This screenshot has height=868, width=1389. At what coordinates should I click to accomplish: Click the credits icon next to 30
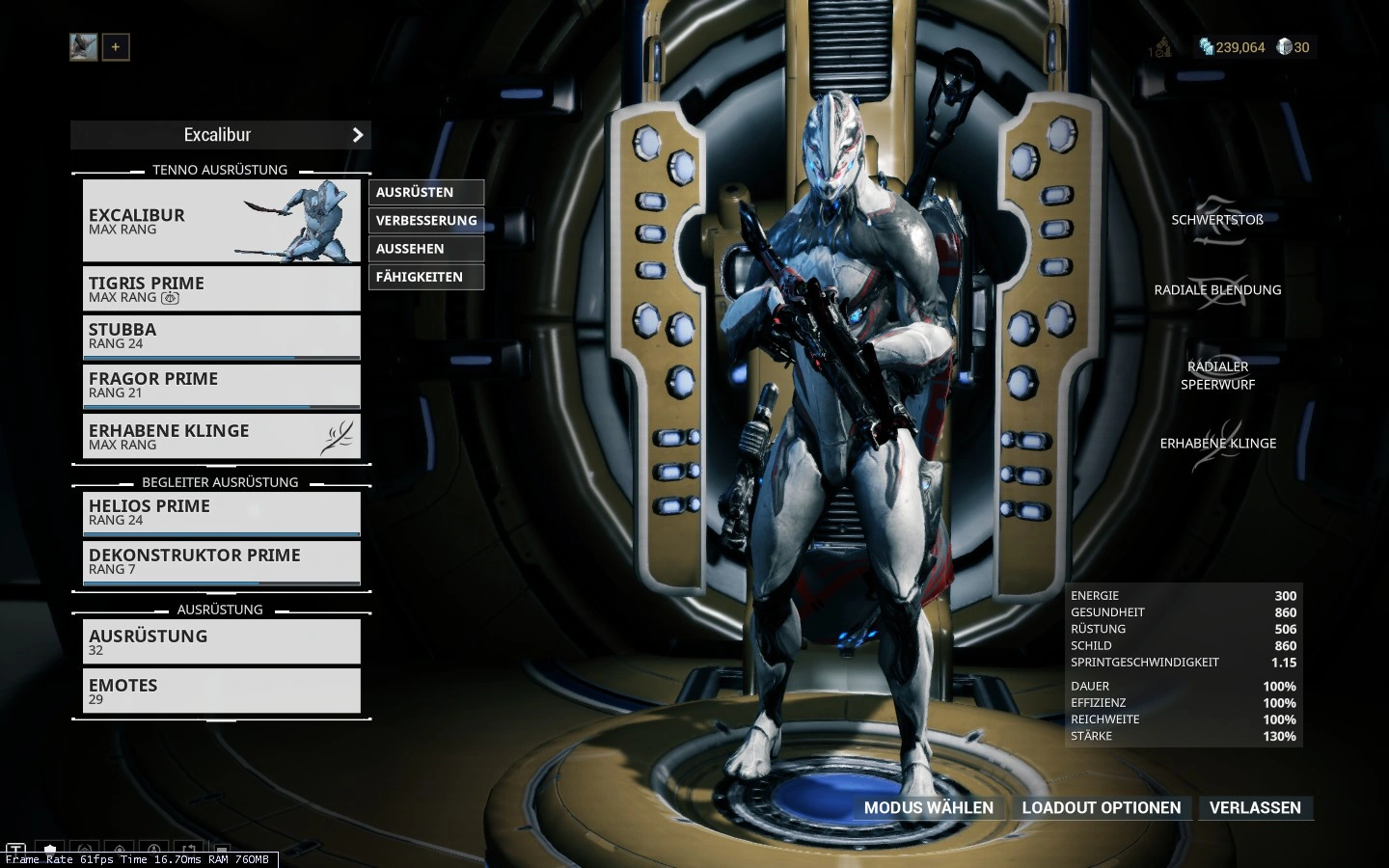click(1283, 46)
